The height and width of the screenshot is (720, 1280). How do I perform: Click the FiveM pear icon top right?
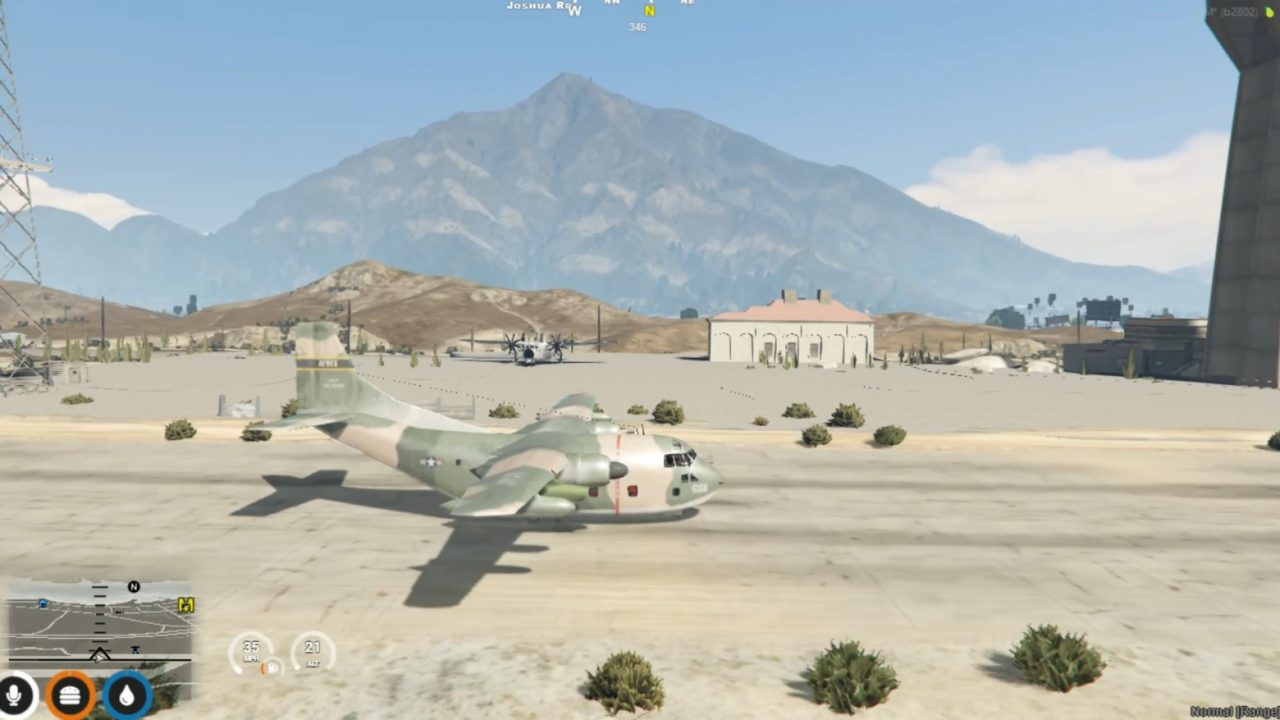coord(1268,12)
